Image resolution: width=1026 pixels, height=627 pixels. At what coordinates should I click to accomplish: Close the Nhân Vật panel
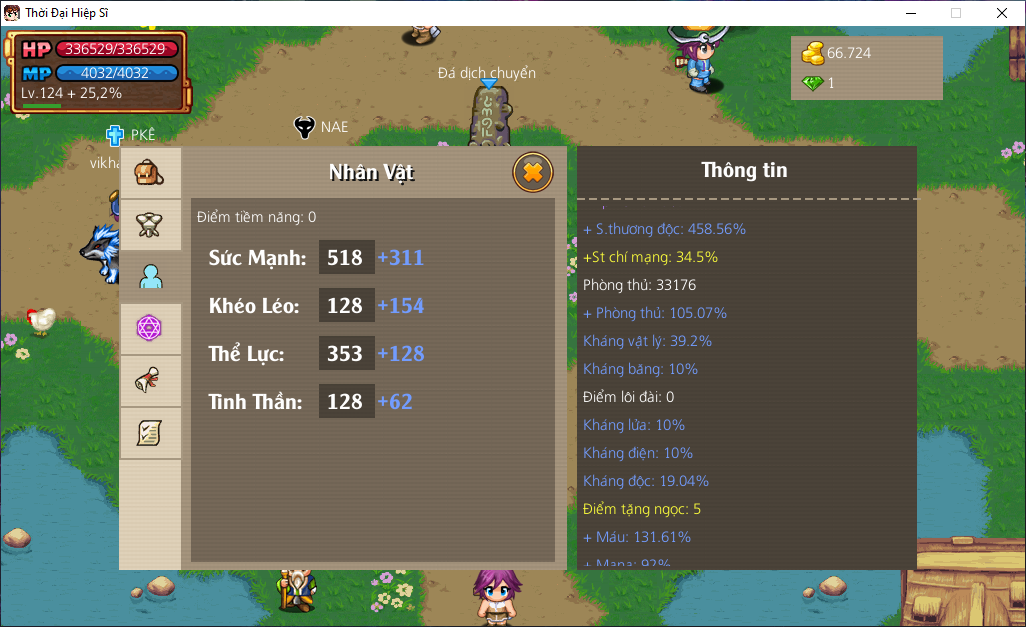pyautogui.click(x=533, y=173)
